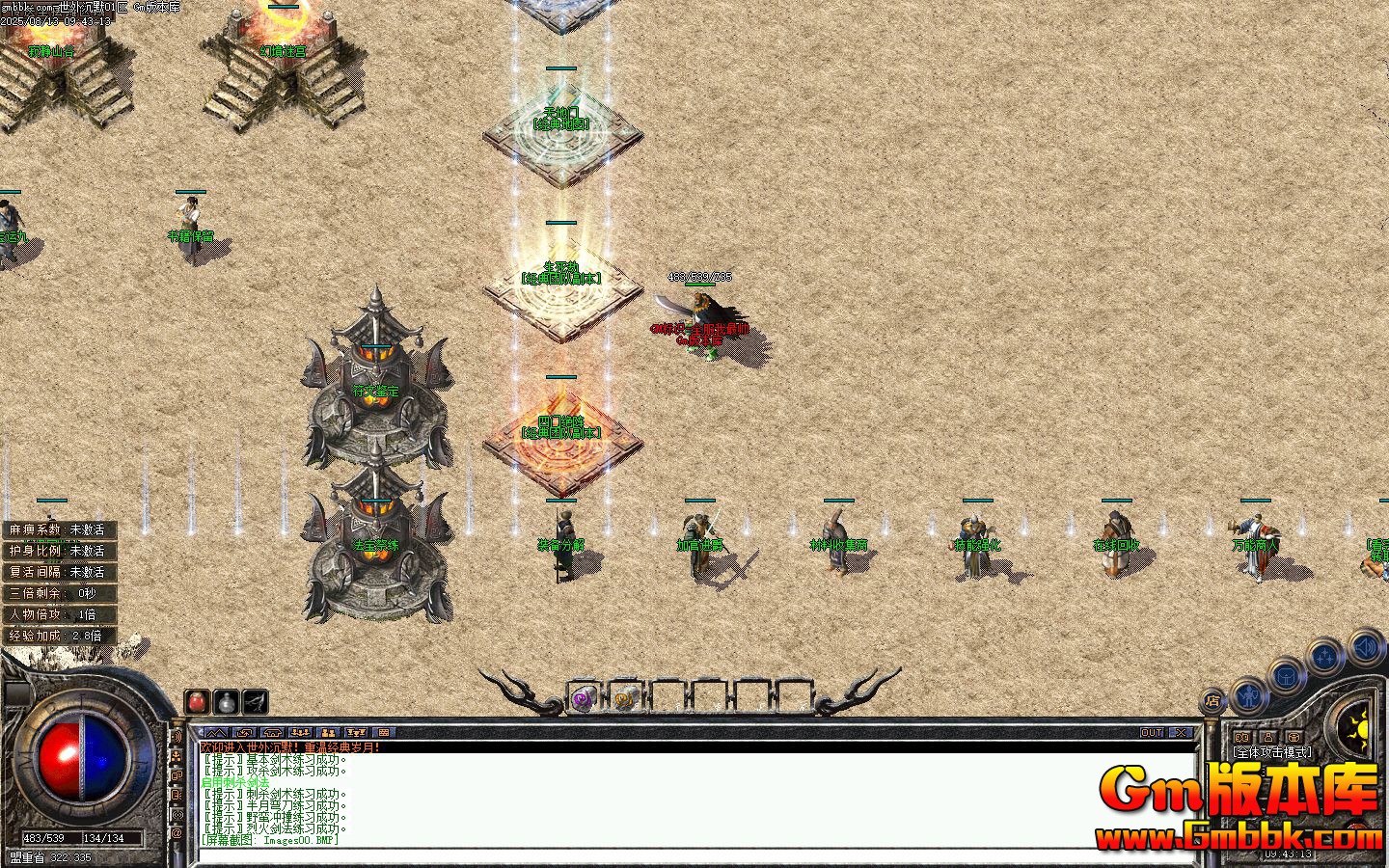This screenshot has height=868, width=1389.
Task: Toggle the 全体攻击模式 attack mode label
Action: 1272,752
